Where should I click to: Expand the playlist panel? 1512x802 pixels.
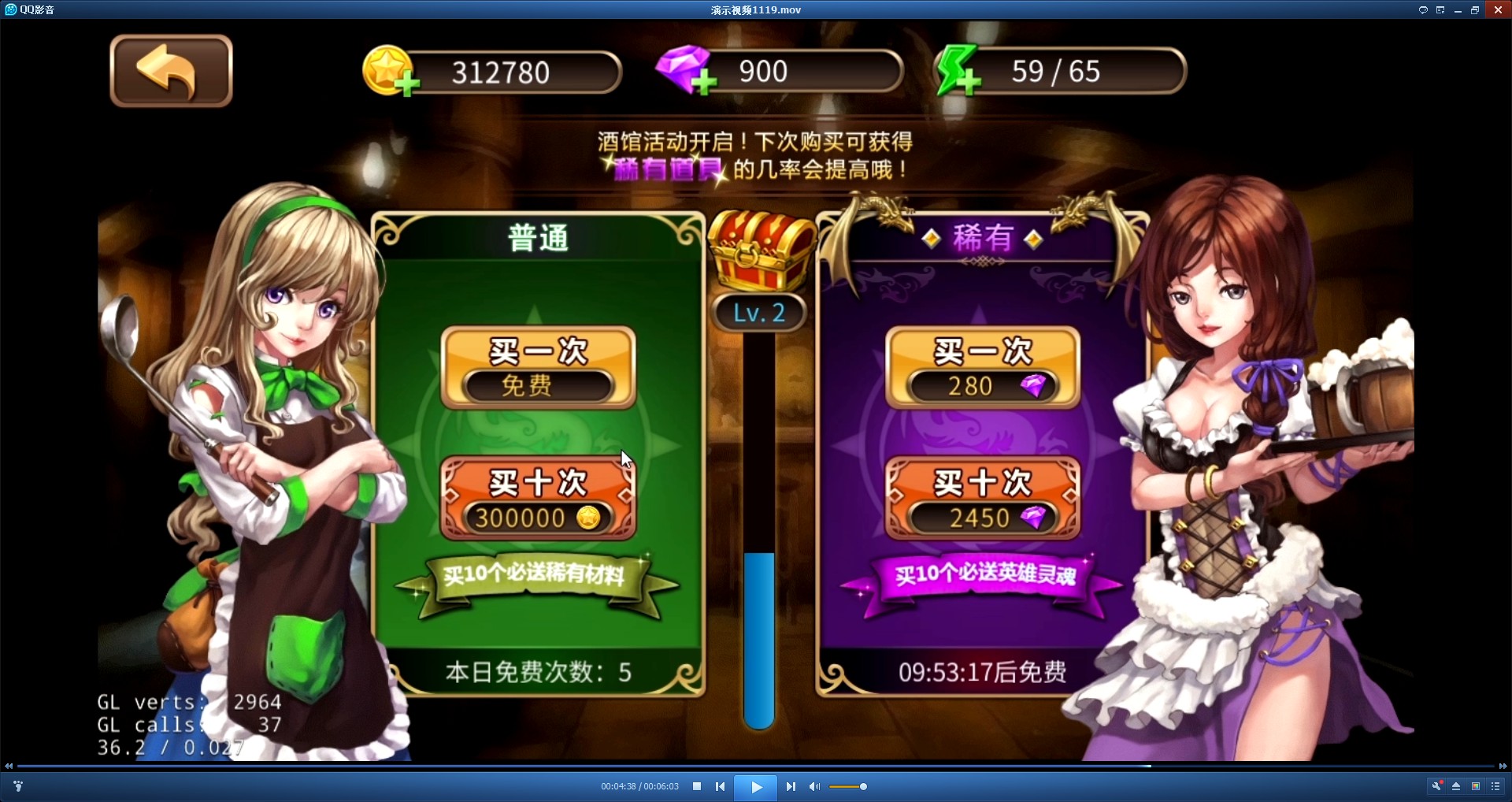point(1495,785)
